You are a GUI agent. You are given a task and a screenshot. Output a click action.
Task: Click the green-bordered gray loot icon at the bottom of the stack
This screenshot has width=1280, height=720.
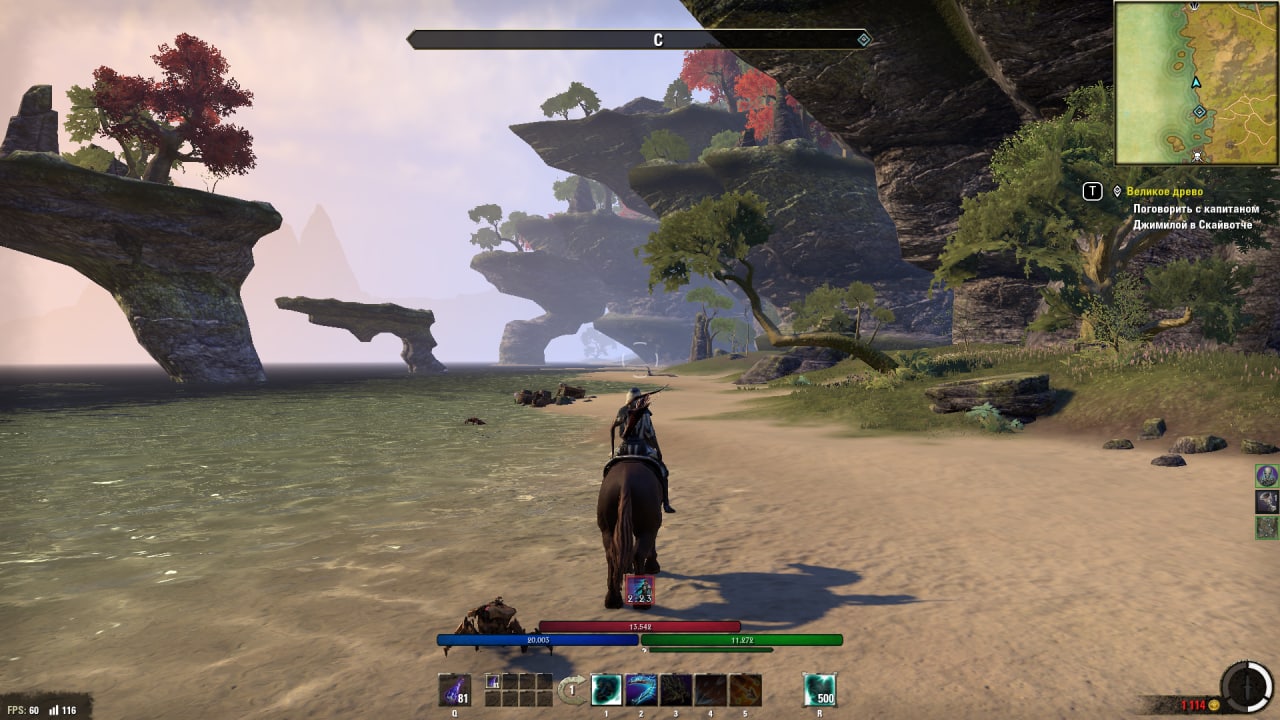pyautogui.click(x=1267, y=528)
